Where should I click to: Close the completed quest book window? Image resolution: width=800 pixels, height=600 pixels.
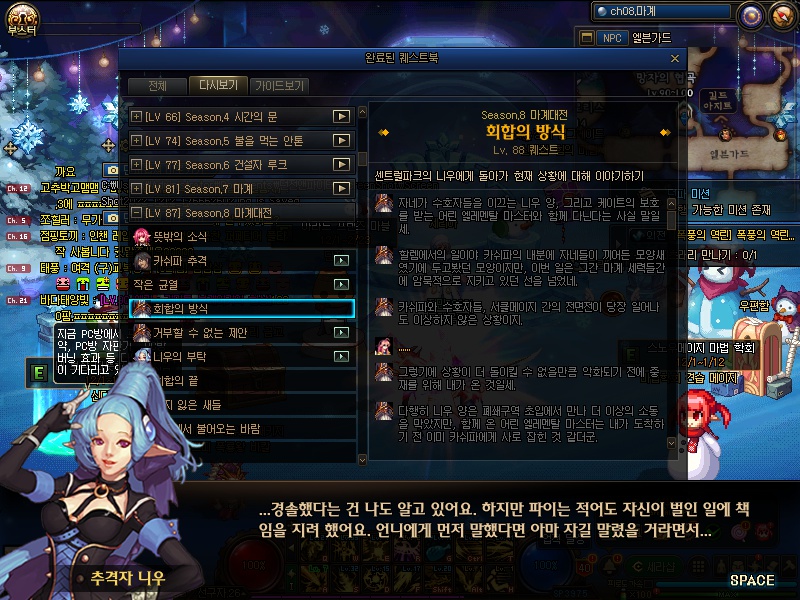[676, 58]
